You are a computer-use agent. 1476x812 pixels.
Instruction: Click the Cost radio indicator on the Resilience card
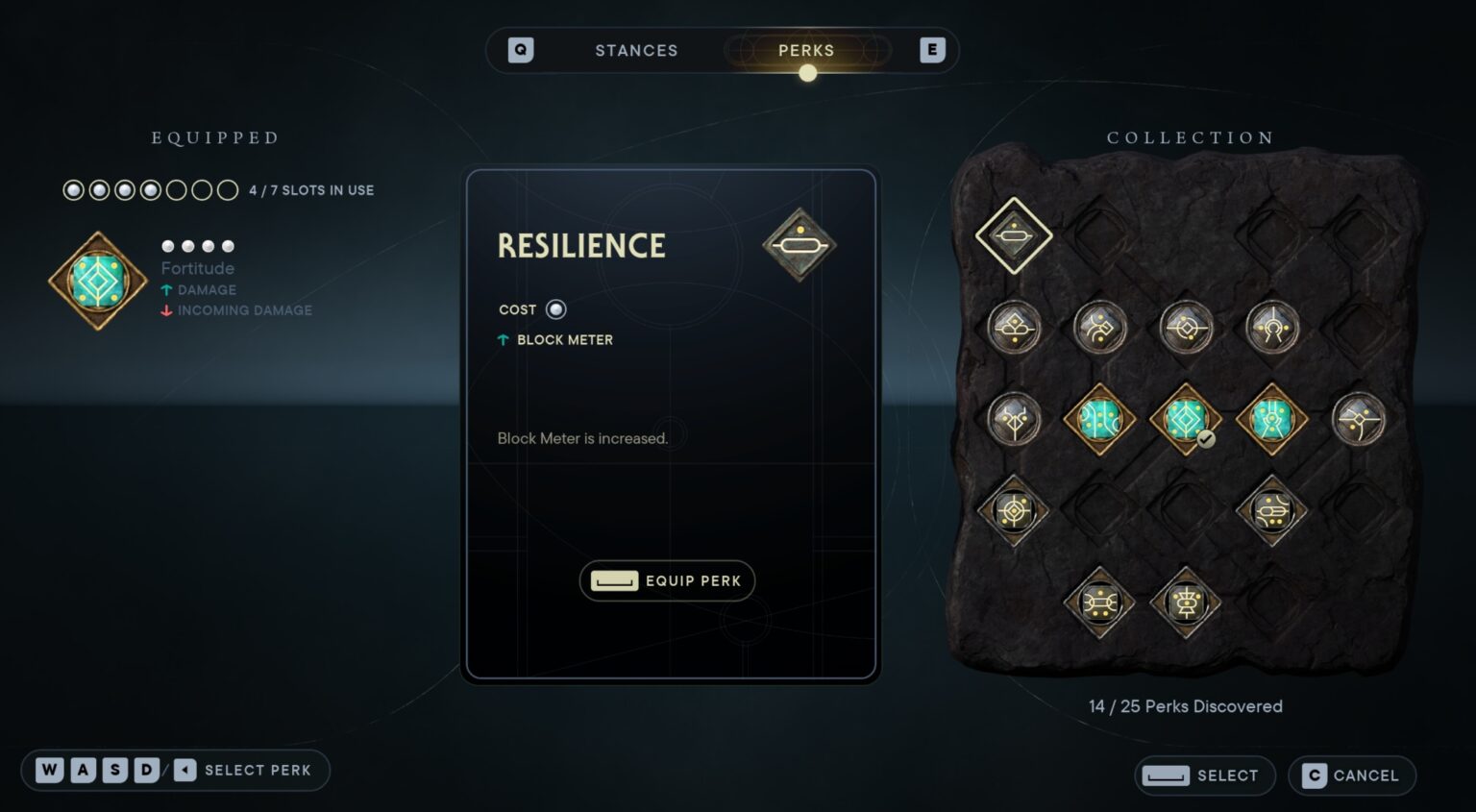556,309
